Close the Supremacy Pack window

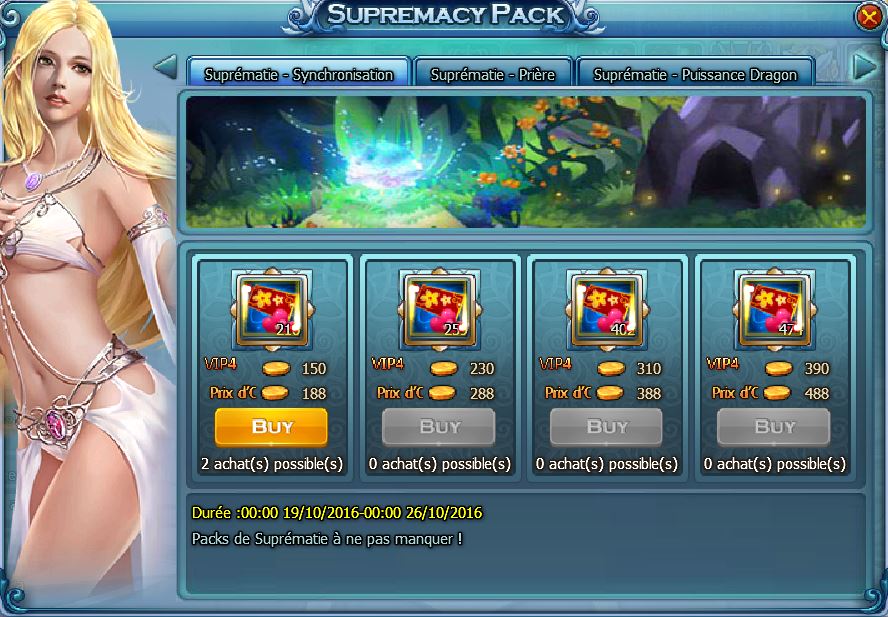867,17
